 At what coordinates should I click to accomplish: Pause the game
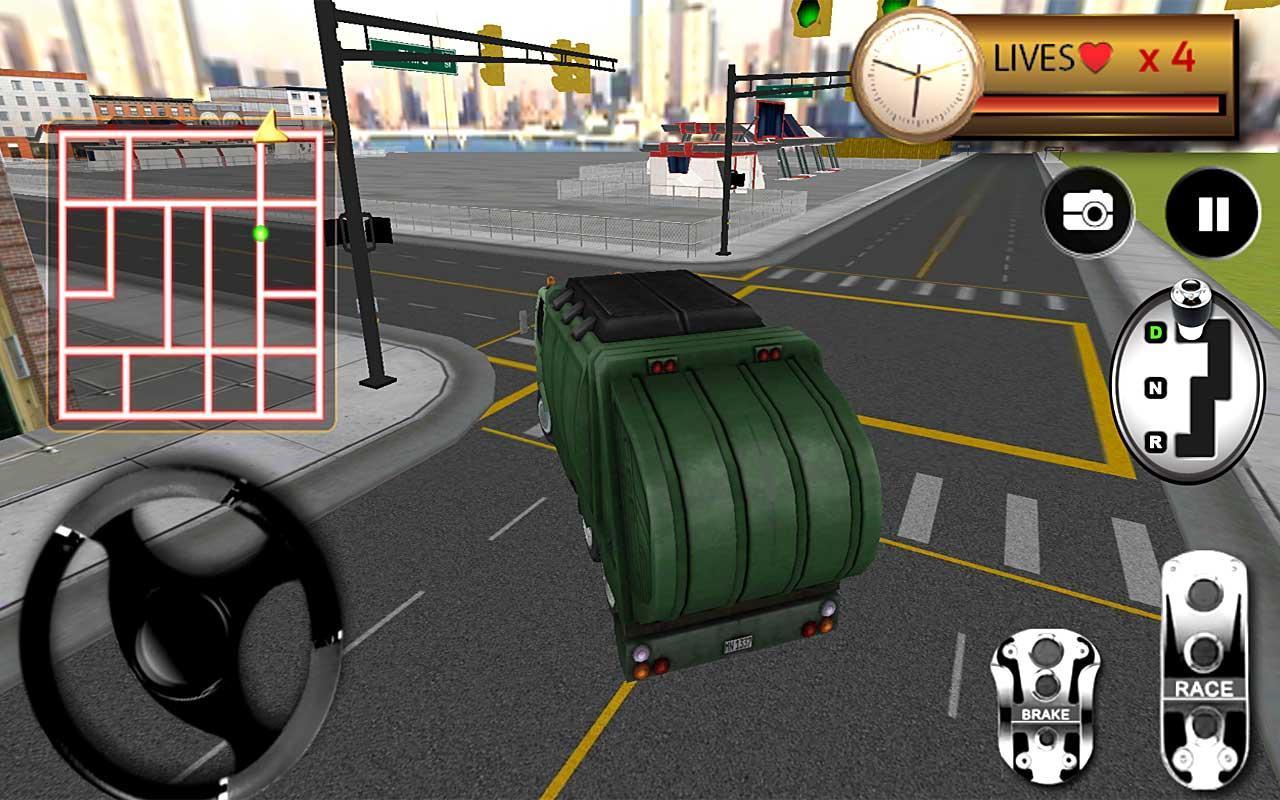pyautogui.click(x=1211, y=210)
